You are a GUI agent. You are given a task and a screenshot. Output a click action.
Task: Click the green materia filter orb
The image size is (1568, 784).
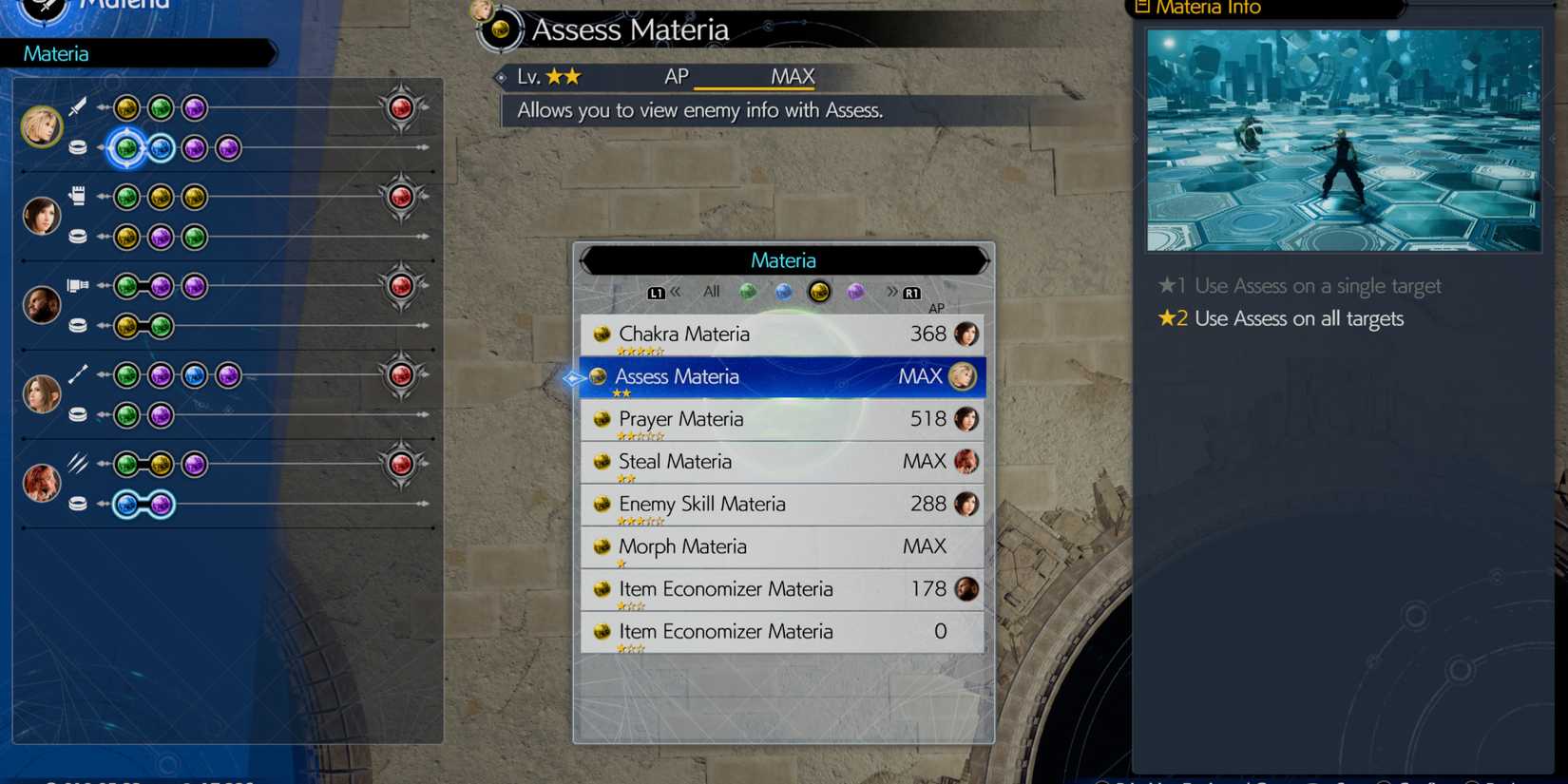point(748,292)
